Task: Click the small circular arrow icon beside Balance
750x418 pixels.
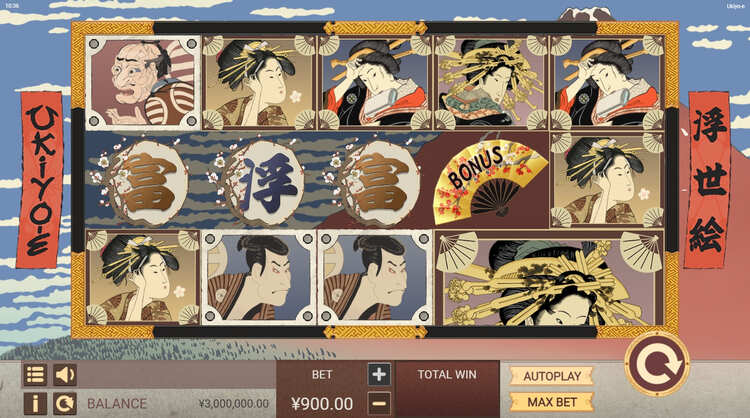Action: pos(65,403)
